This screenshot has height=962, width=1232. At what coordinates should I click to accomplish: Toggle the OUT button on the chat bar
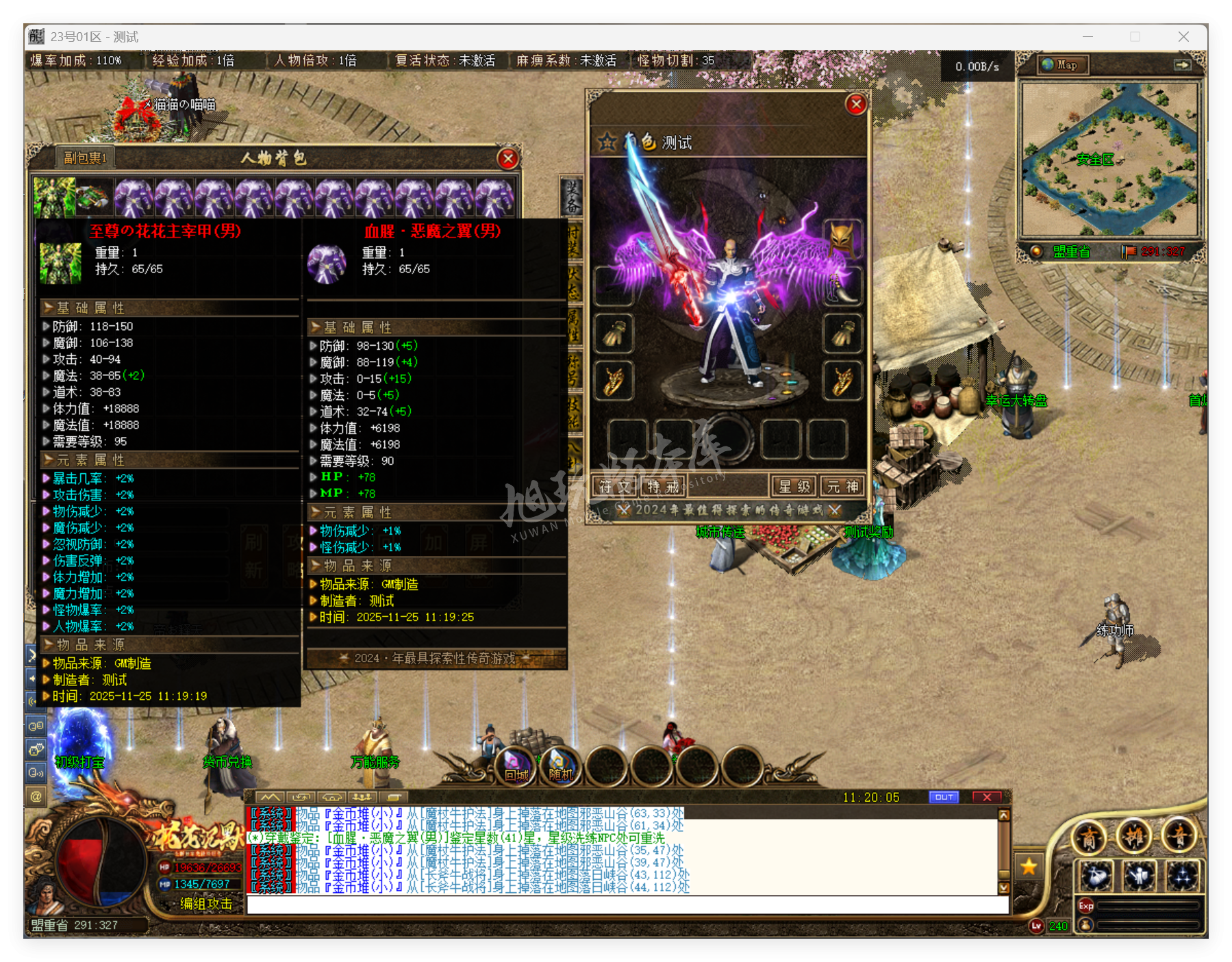tap(944, 797)
